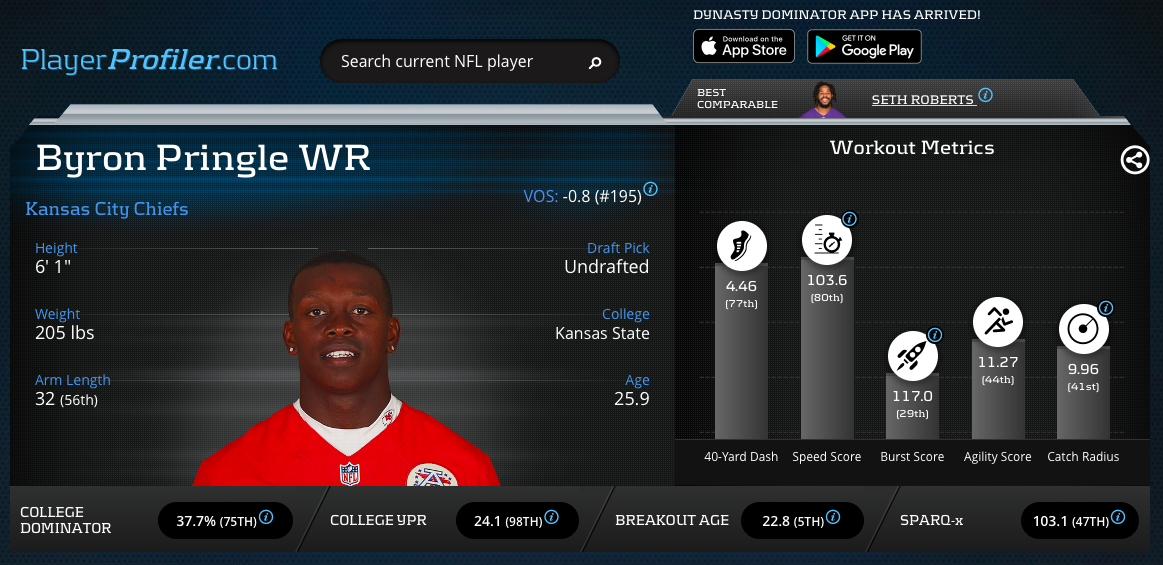Show College Dominator info icon
Image resolution: width=1163 pixels, height=565 pixels.
[267, 518]
